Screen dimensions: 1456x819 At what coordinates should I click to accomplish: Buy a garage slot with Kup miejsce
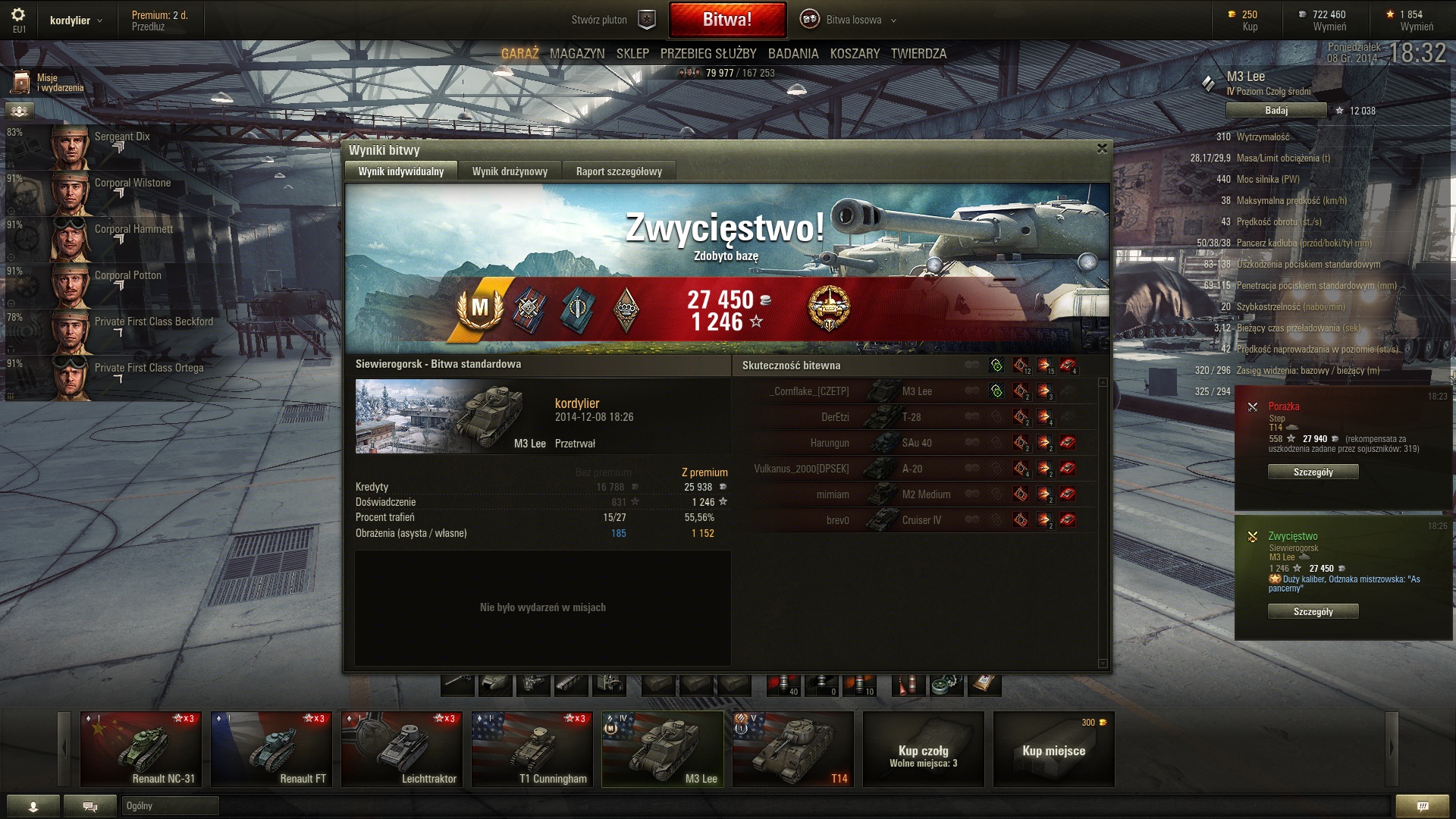click(x=1053, y=748)
